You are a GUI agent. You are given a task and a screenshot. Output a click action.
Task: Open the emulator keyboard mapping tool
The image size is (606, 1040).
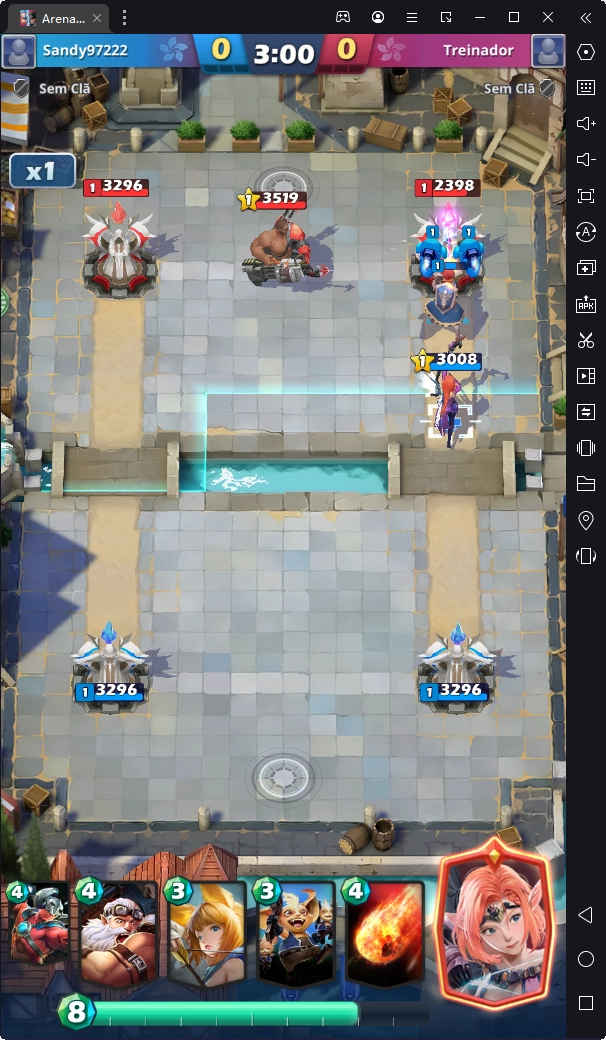click(x=586, y=87)
